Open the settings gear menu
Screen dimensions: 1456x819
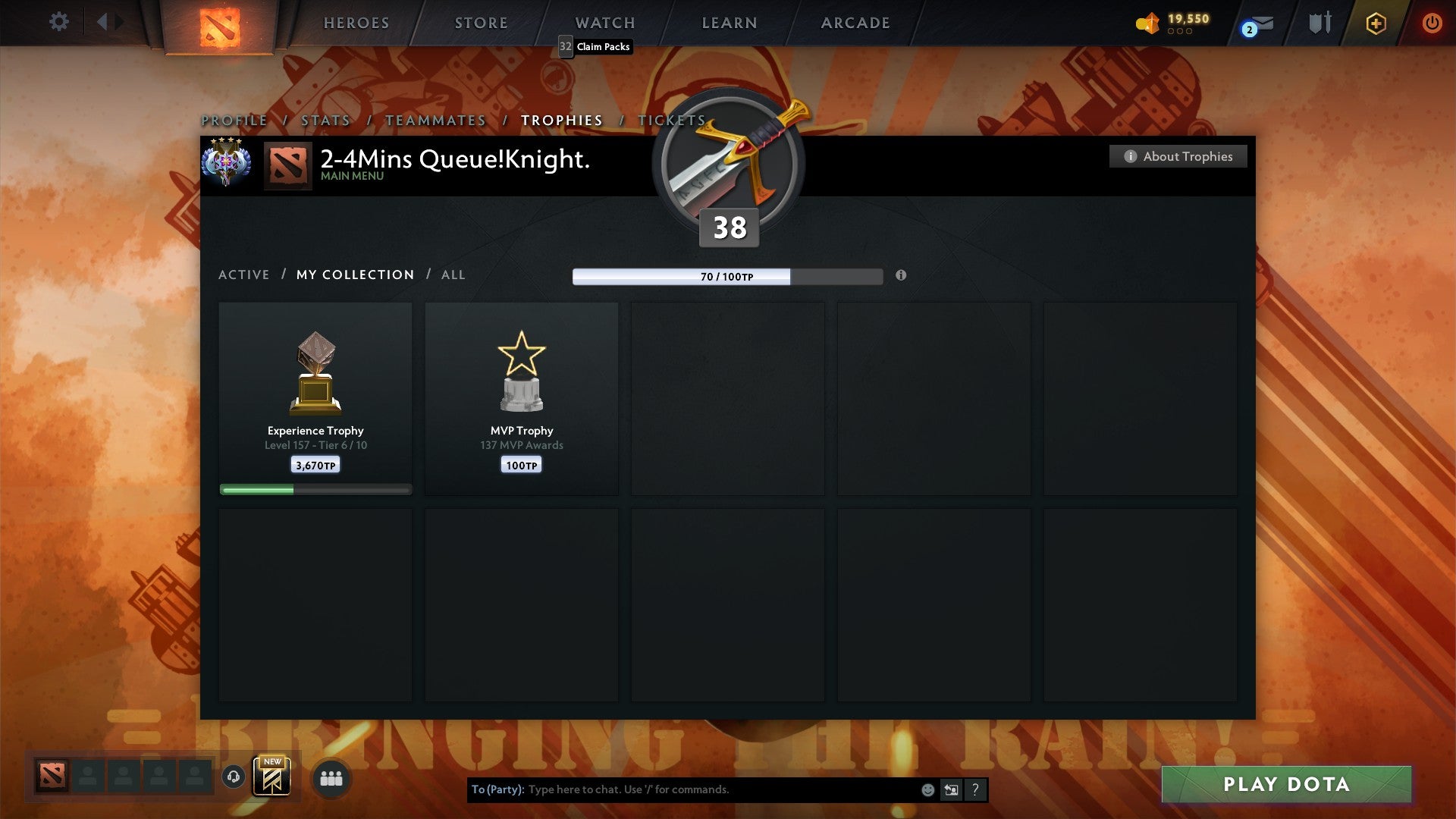tap(59, 22)
